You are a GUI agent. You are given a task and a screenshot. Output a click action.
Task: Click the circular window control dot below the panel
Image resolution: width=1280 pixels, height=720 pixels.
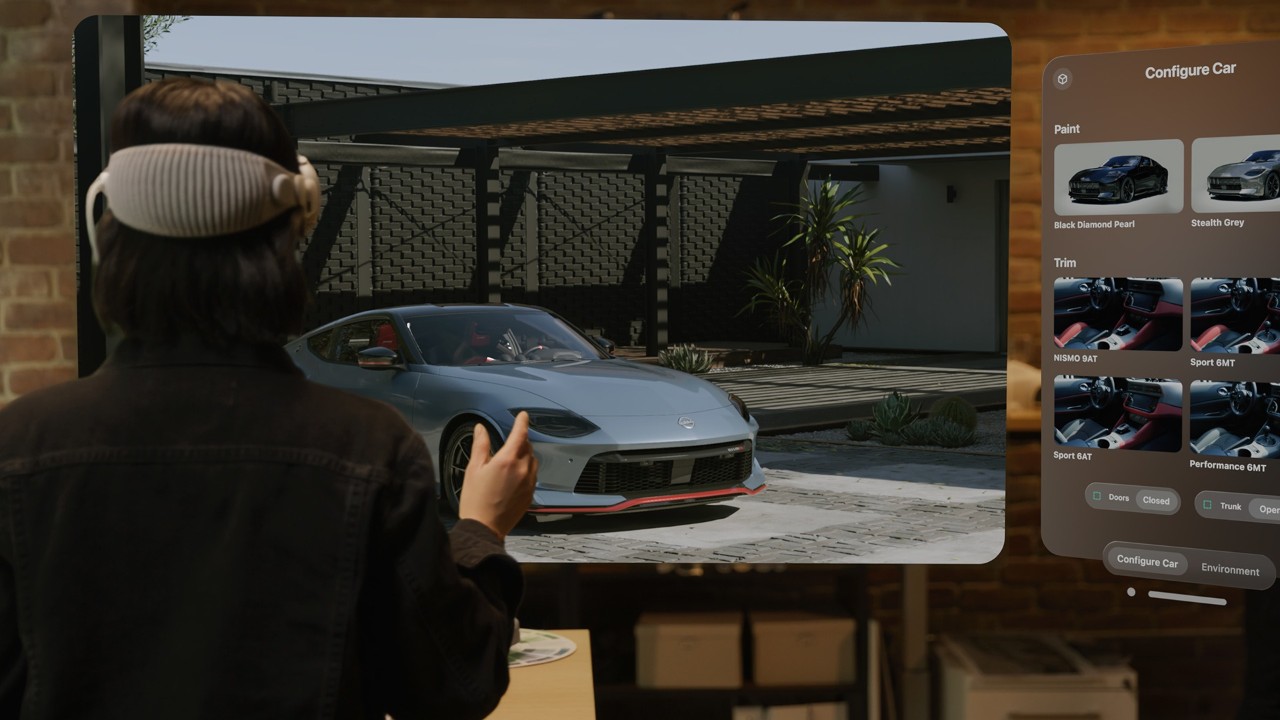(x=1131, y=590)
